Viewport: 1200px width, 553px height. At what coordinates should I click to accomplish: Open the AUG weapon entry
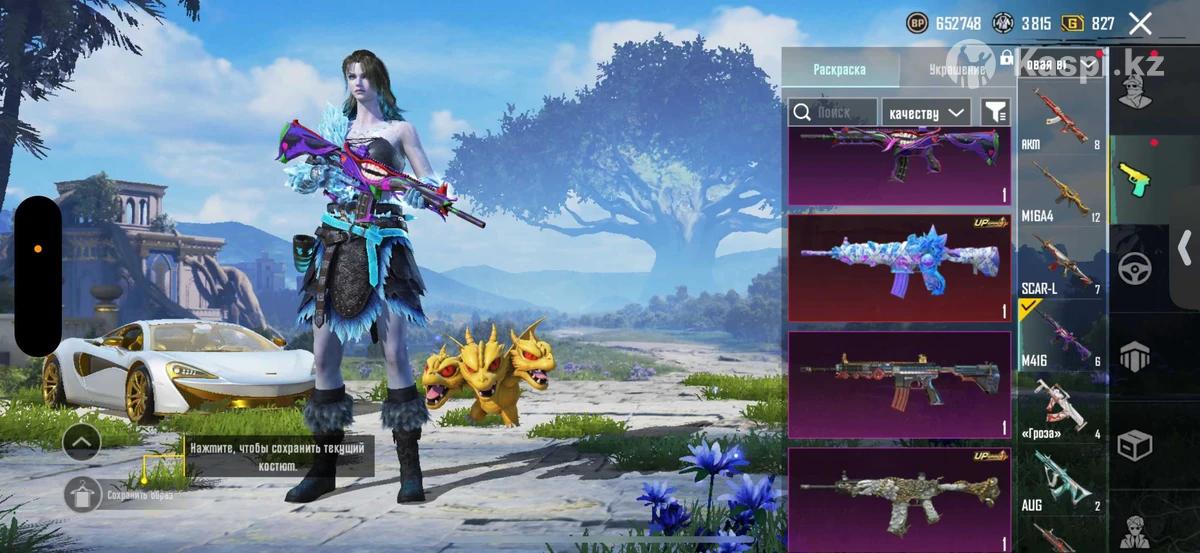[x=1061, y=480]
